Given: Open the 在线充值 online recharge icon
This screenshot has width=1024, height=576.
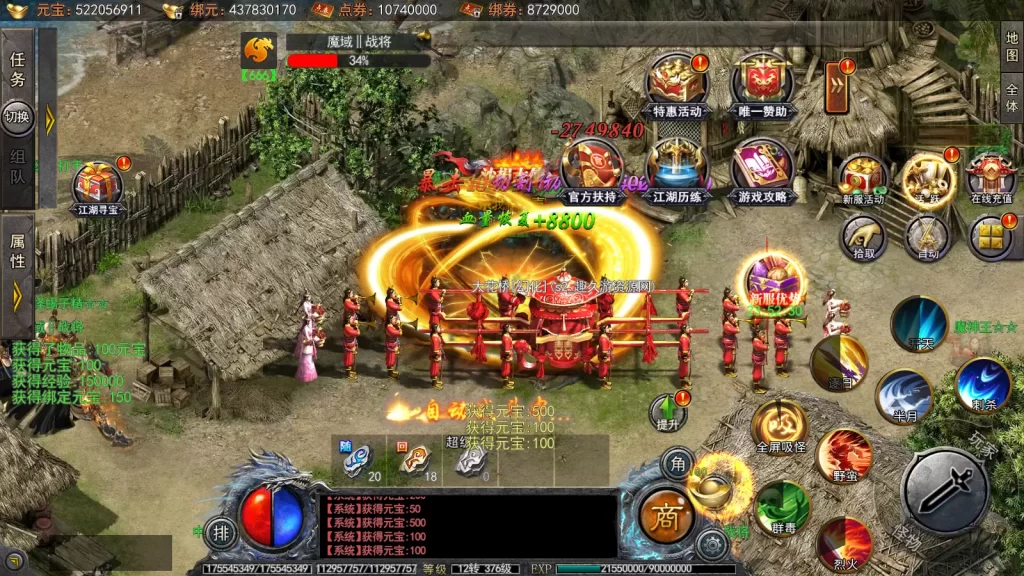Looking at the screenshot, I should pos(990,178).
